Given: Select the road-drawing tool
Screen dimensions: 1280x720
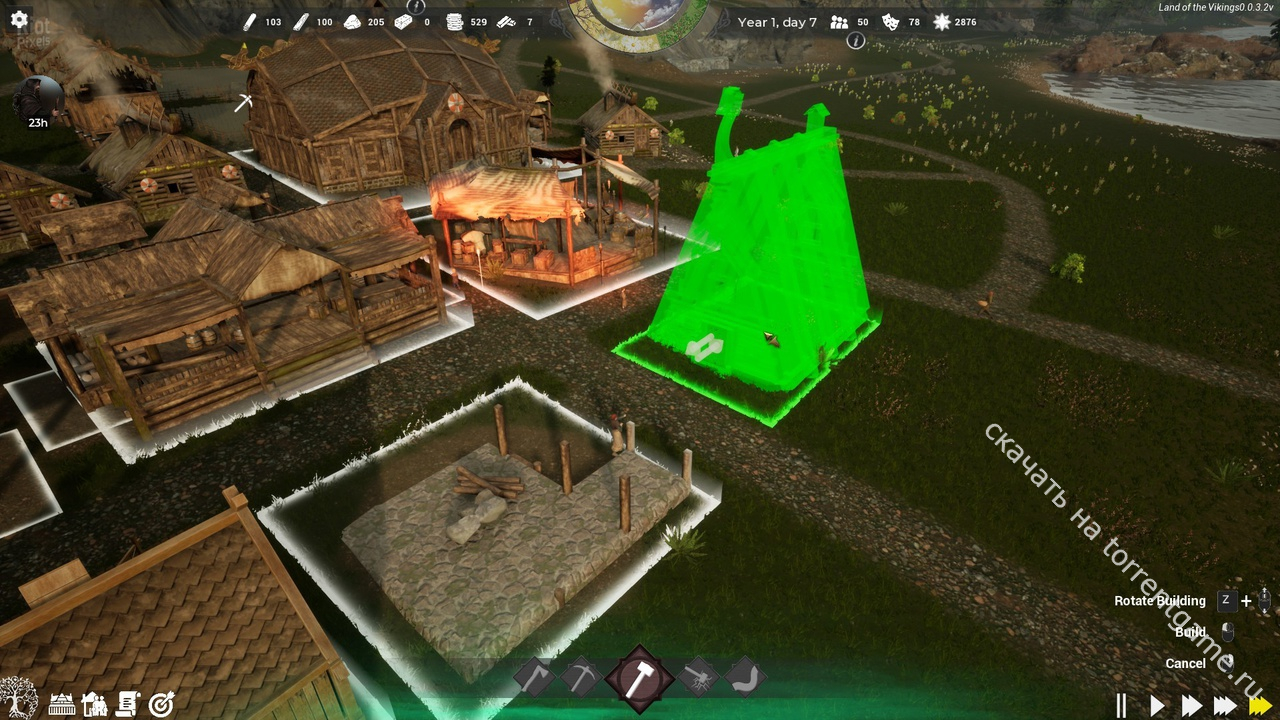Looking at the screenshot, I should (744, 677).
